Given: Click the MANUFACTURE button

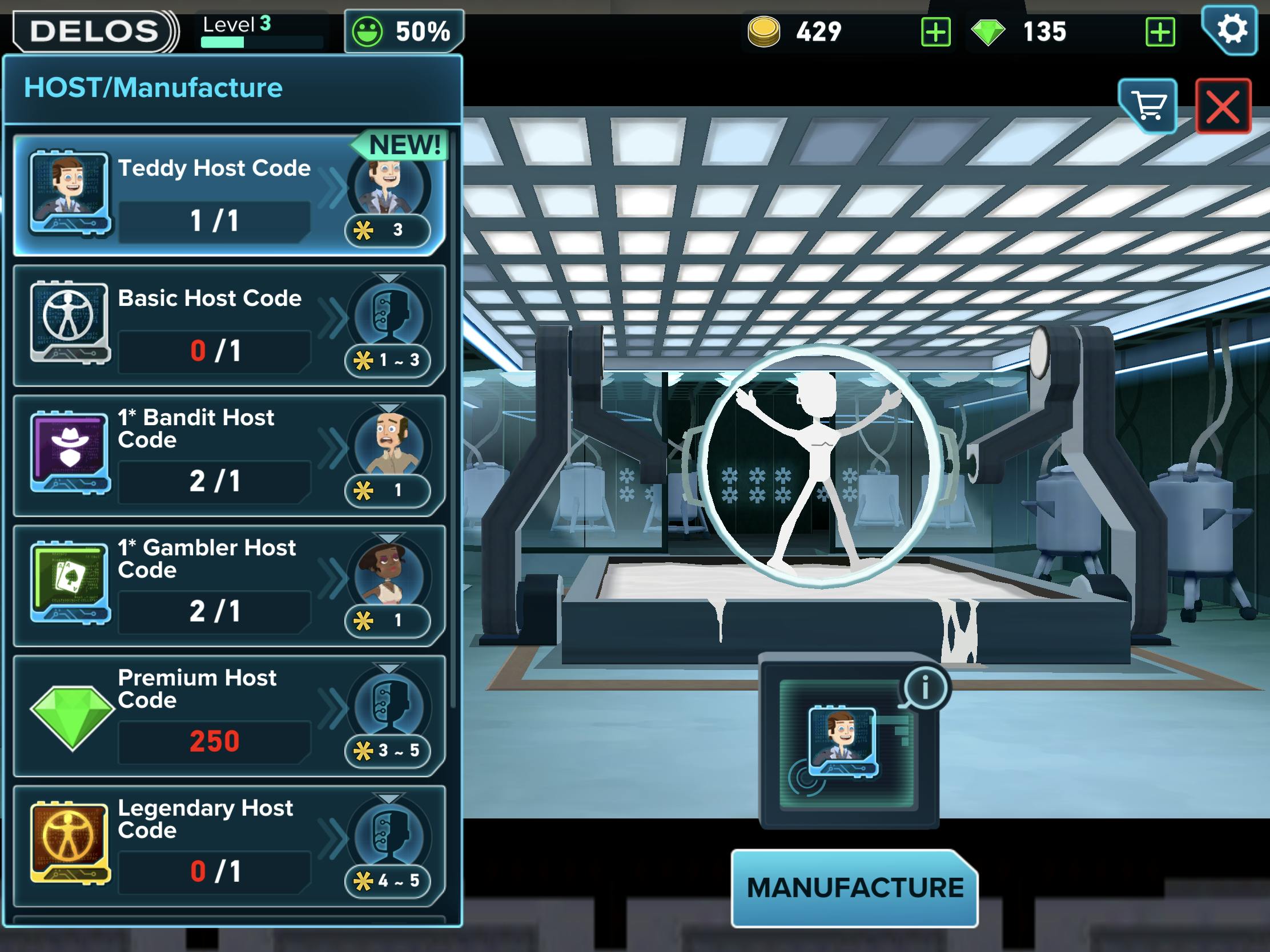Looking at the screenshot, I should pyautogui.click(x=854, y=887).
